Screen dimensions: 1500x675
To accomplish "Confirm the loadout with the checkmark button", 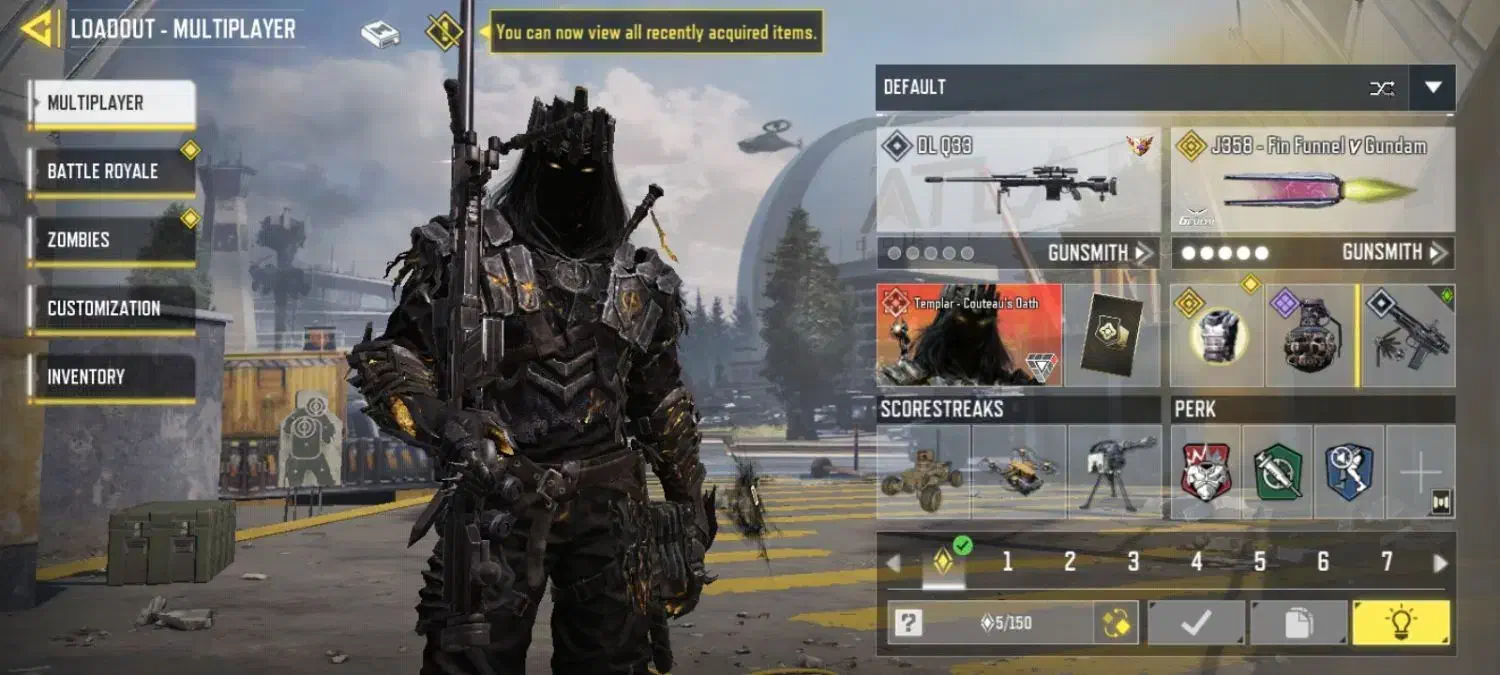I will coord(1196,623).
